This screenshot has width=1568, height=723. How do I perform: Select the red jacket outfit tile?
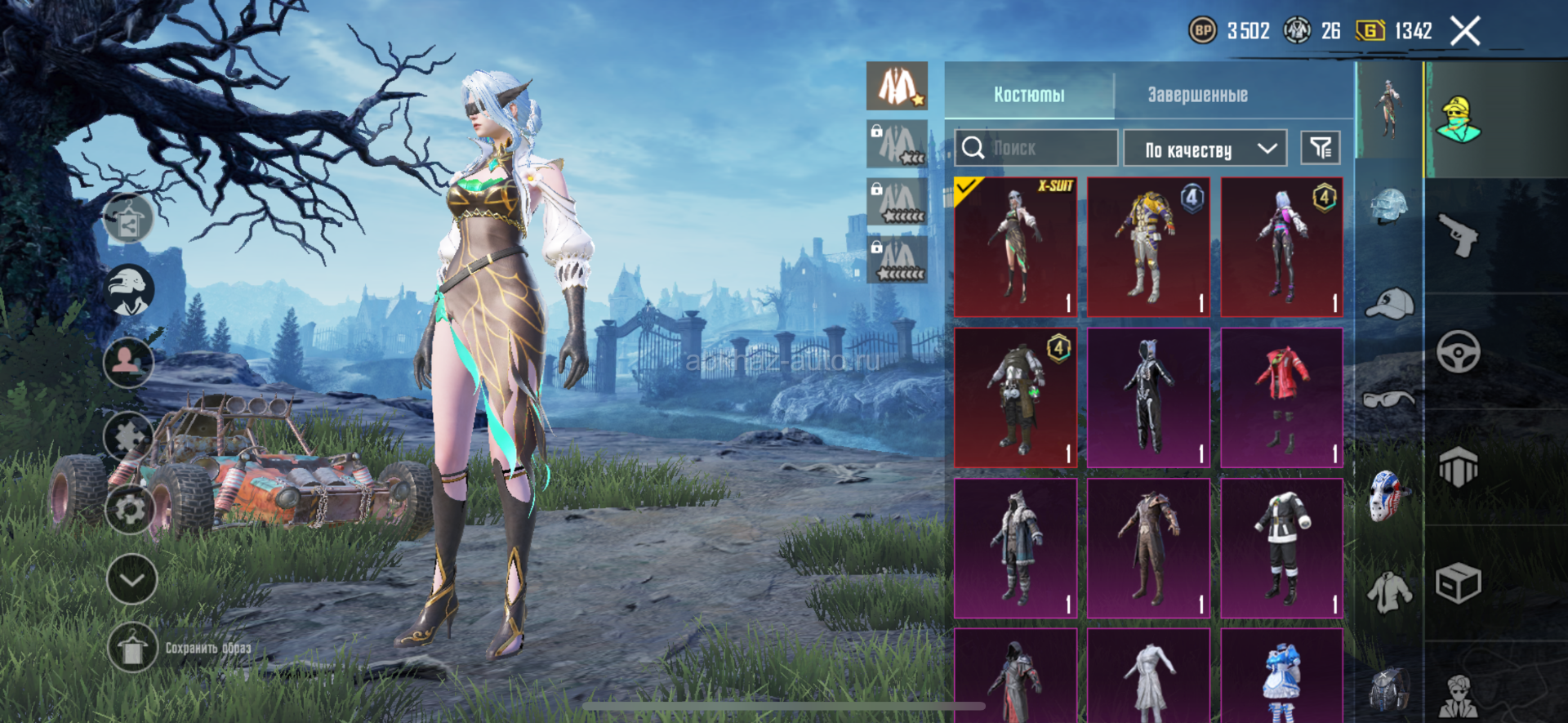coord(1281,398)
